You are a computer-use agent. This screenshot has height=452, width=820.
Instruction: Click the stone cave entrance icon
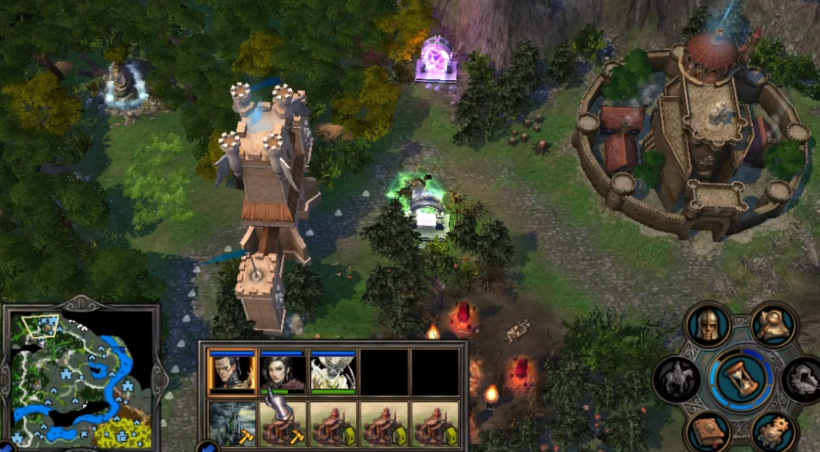(805, 380)
